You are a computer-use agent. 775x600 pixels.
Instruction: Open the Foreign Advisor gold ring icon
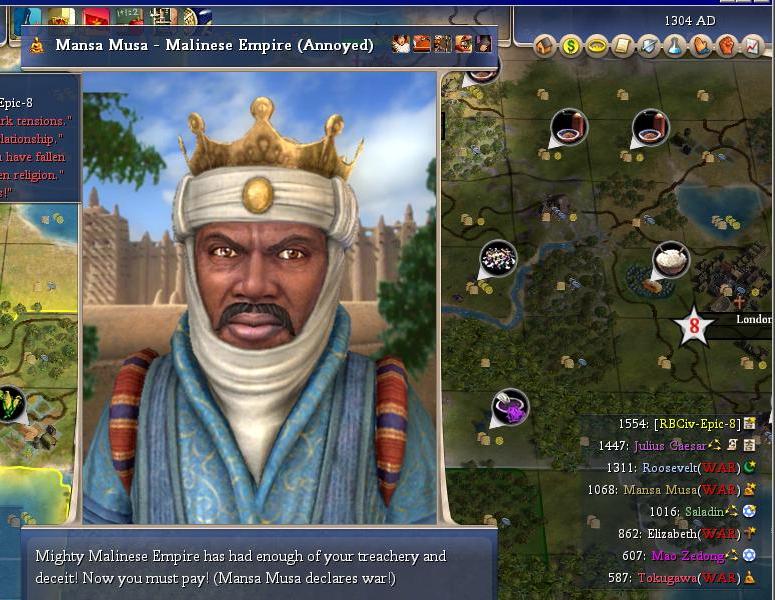coord(597,46)
